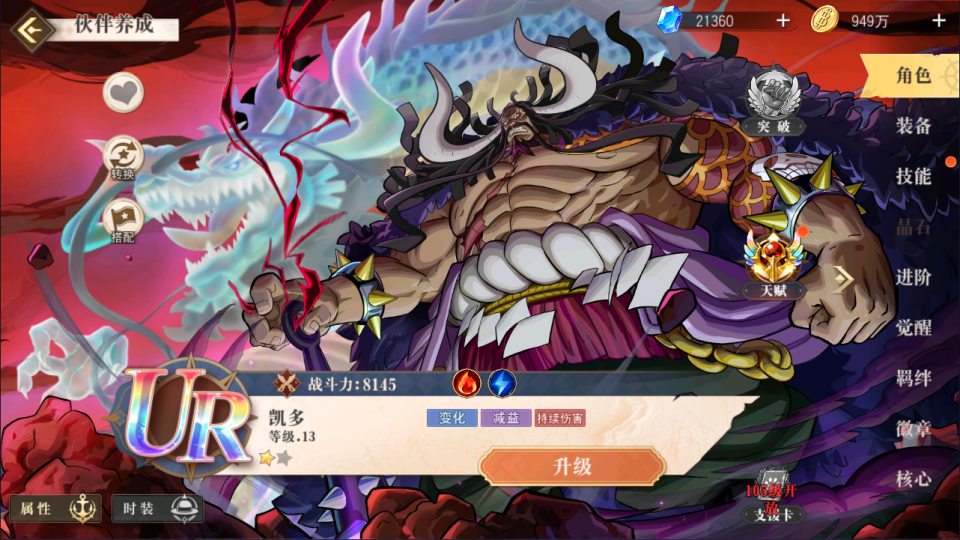This screenshot has height=540, width=960.
Task: Open the 核心 core tab
Action: click(912, 479)
